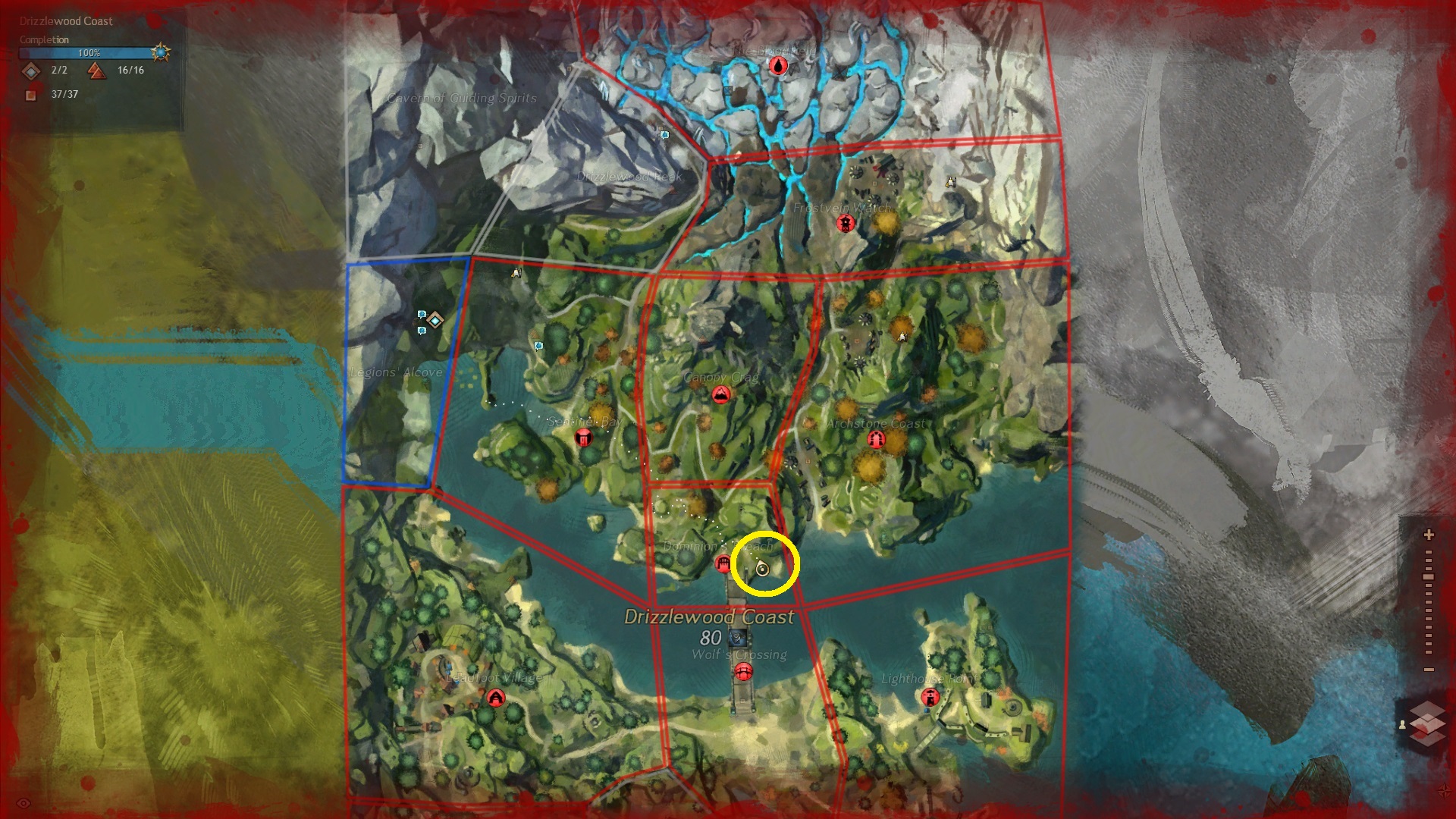Image resolution: width=1456 pixels, height=819 pixels.
Task: Select the Legions' Alcove point of interest
Action: 435,319
